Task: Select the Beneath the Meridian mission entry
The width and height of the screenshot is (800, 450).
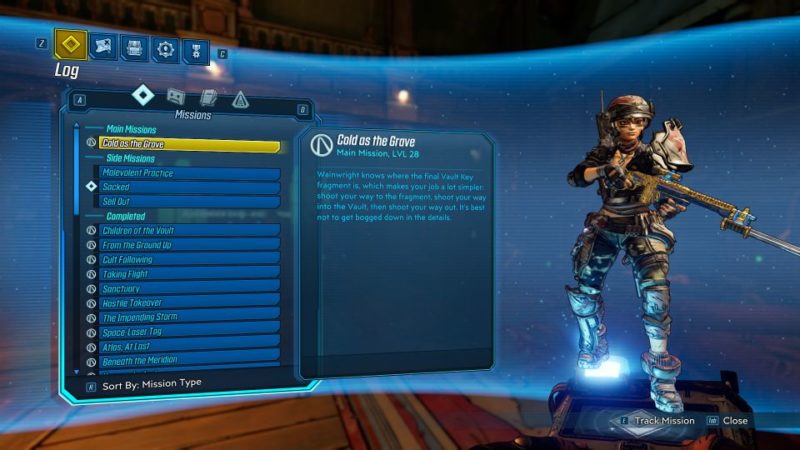Action: point(190,360)
